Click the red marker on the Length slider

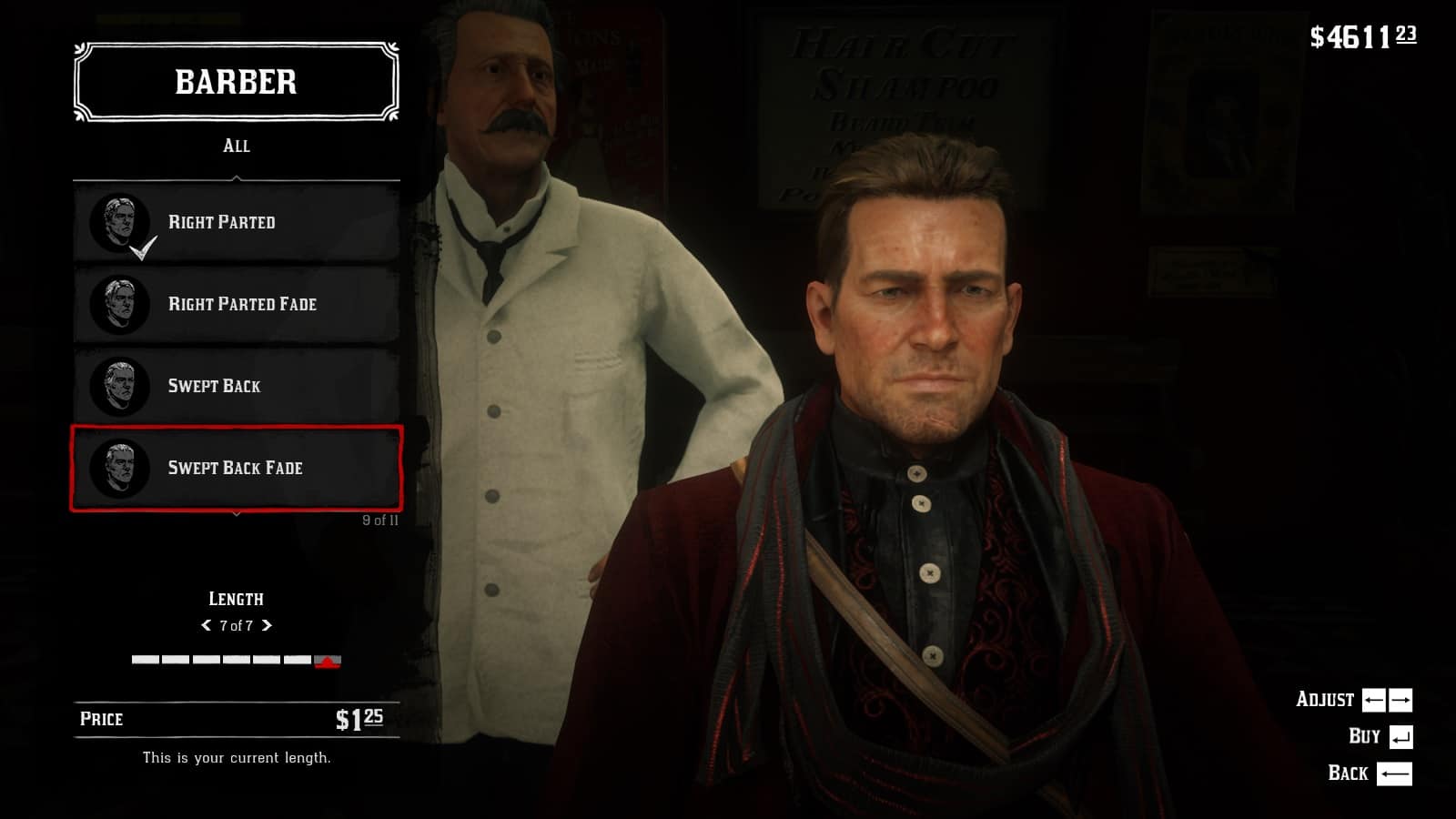[x=328, y=663]
